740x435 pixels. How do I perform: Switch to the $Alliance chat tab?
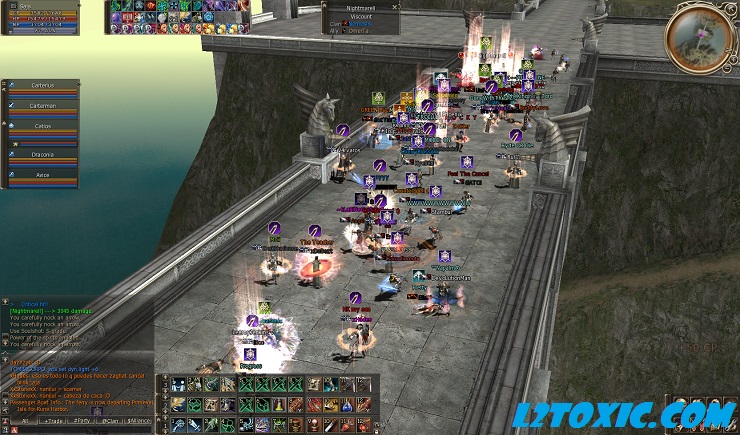point(138,422)
